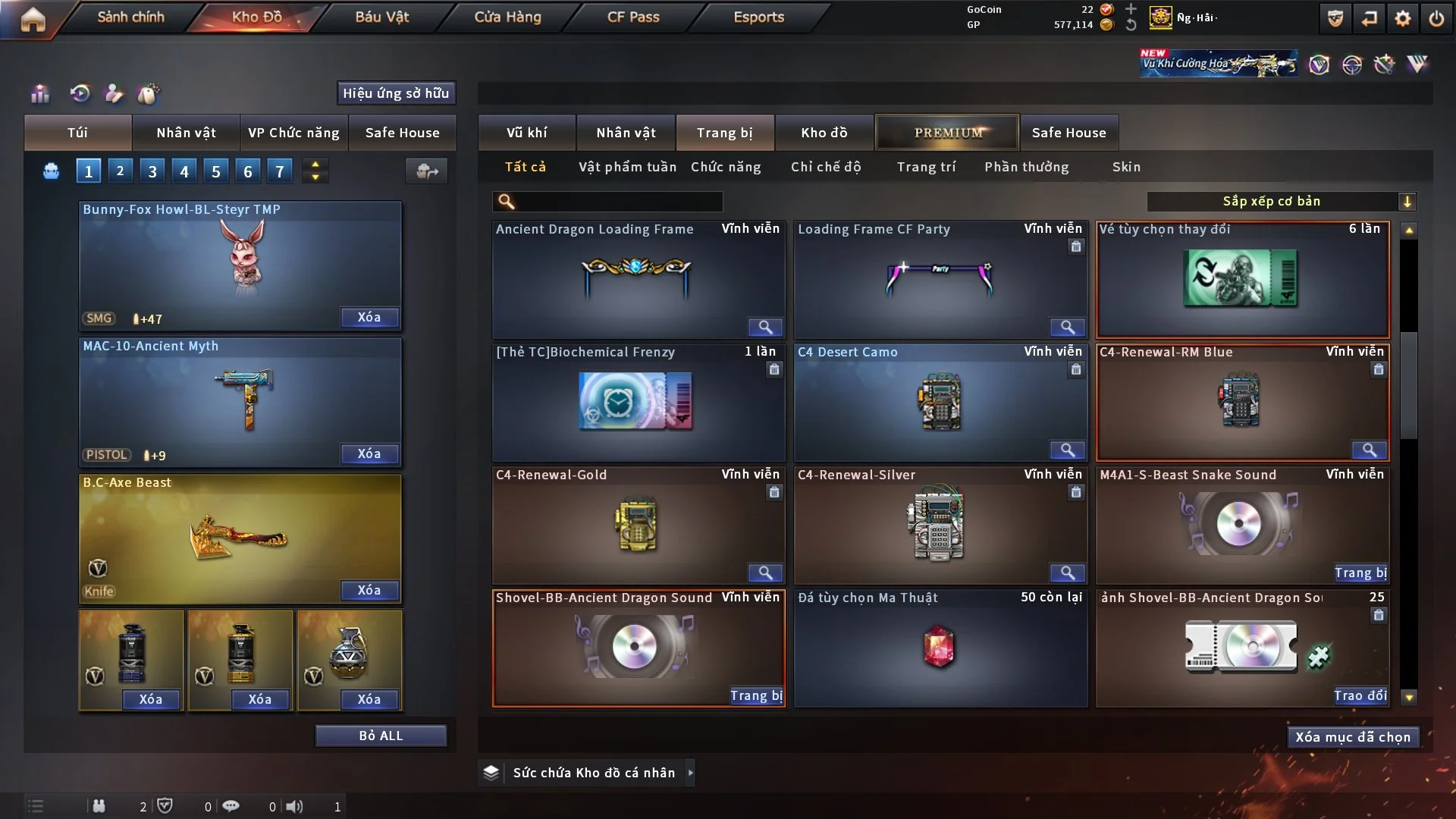Expand Sức chứa Kho đồ cá nhân
Image resolution: width=1456 pixels, height=819 pixels.
click(x=690, y=773)
